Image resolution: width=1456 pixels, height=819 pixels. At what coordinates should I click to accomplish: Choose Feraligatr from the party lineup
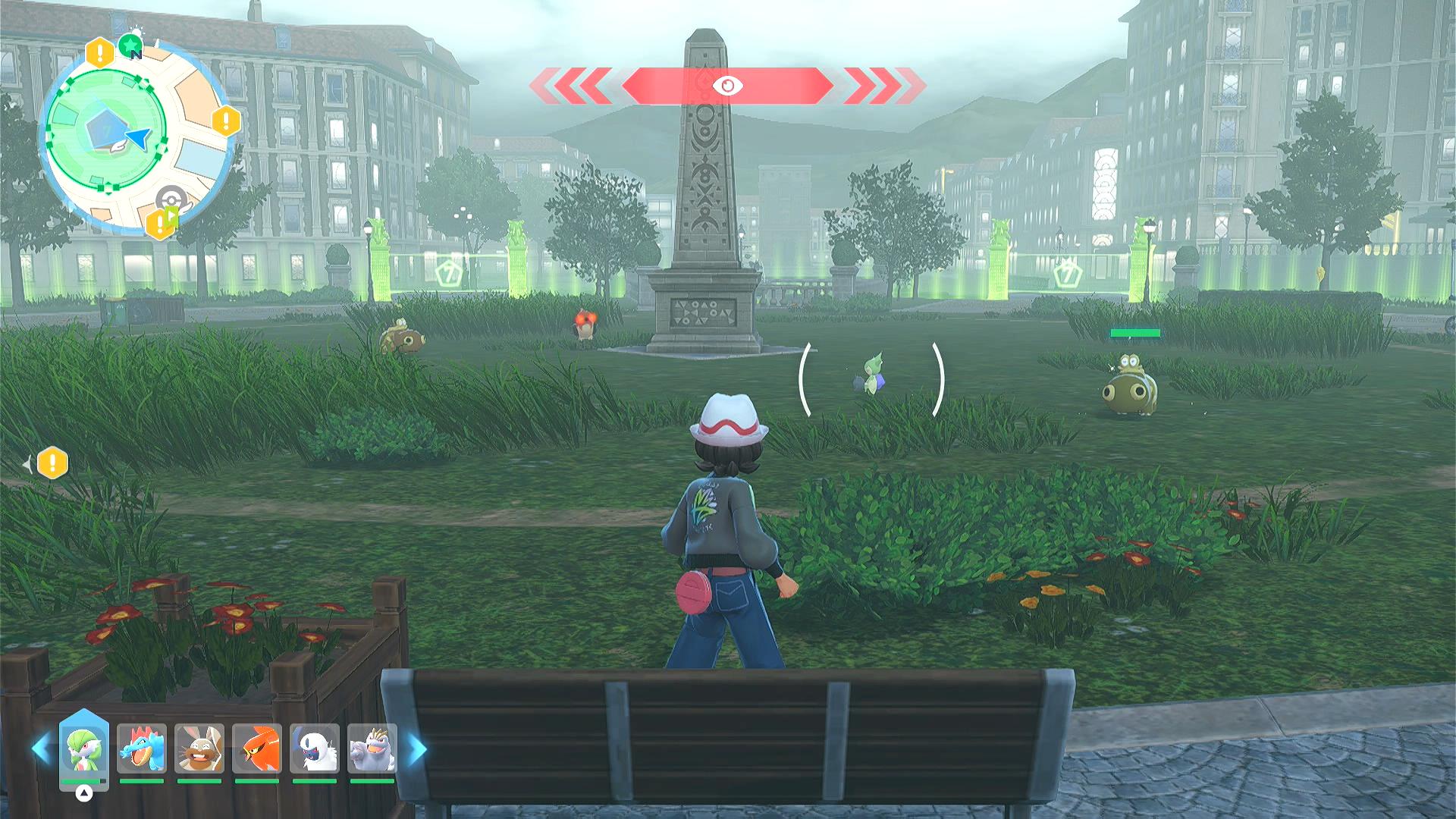142,749
